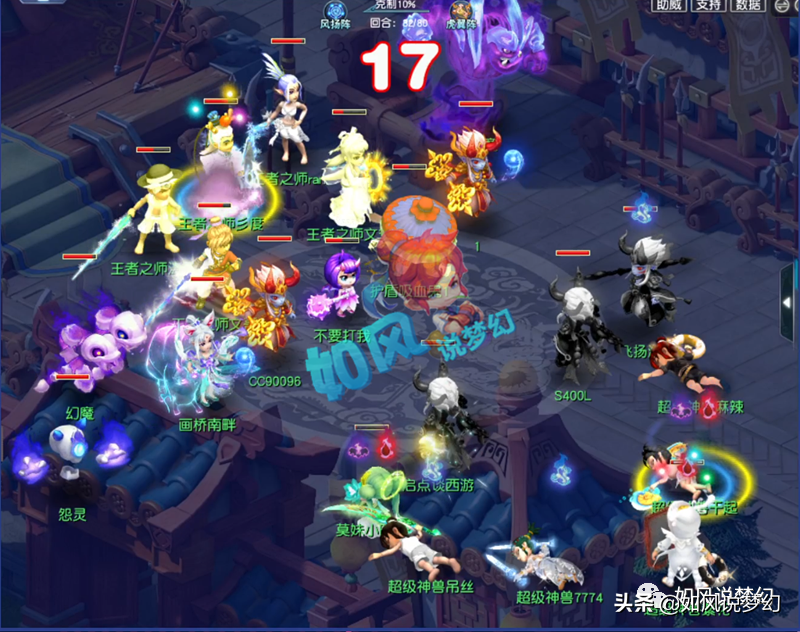
Task: Click the 助威 cheer button
Action: [668, 6]
